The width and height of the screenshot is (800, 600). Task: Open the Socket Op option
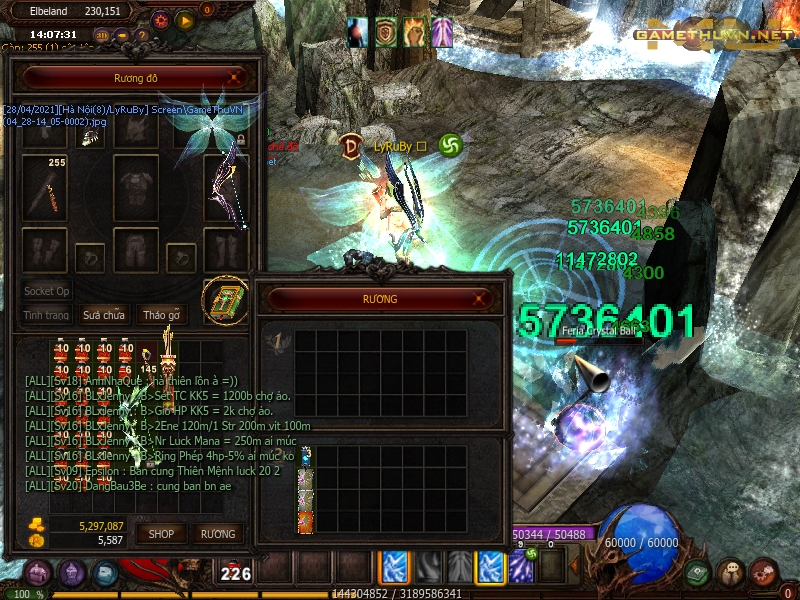click(x=47, y=291)
